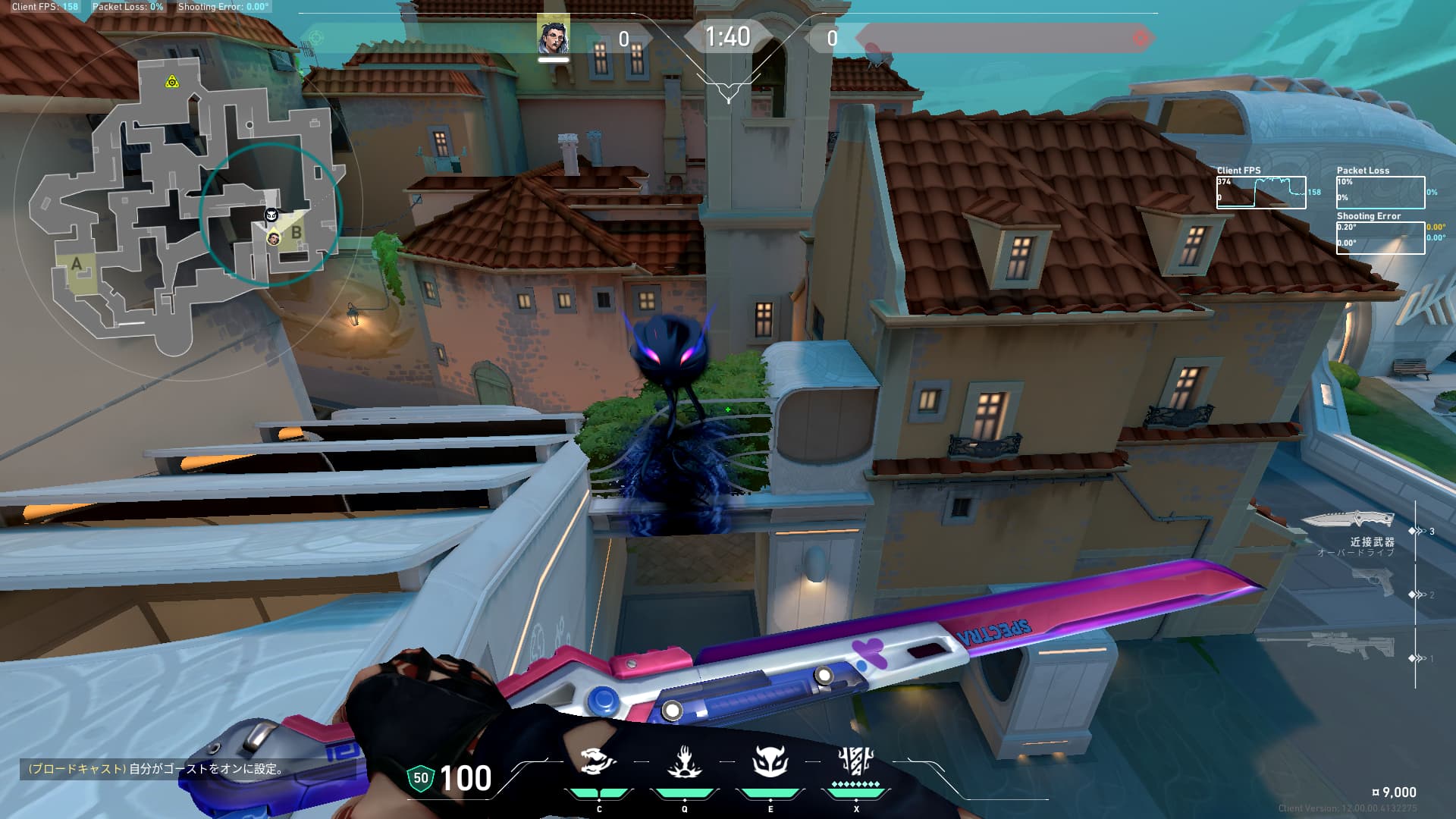Trigger the Nightfall ultimate icon
1456x819 pixels.
pyautogui.click(x=856, y=760)
